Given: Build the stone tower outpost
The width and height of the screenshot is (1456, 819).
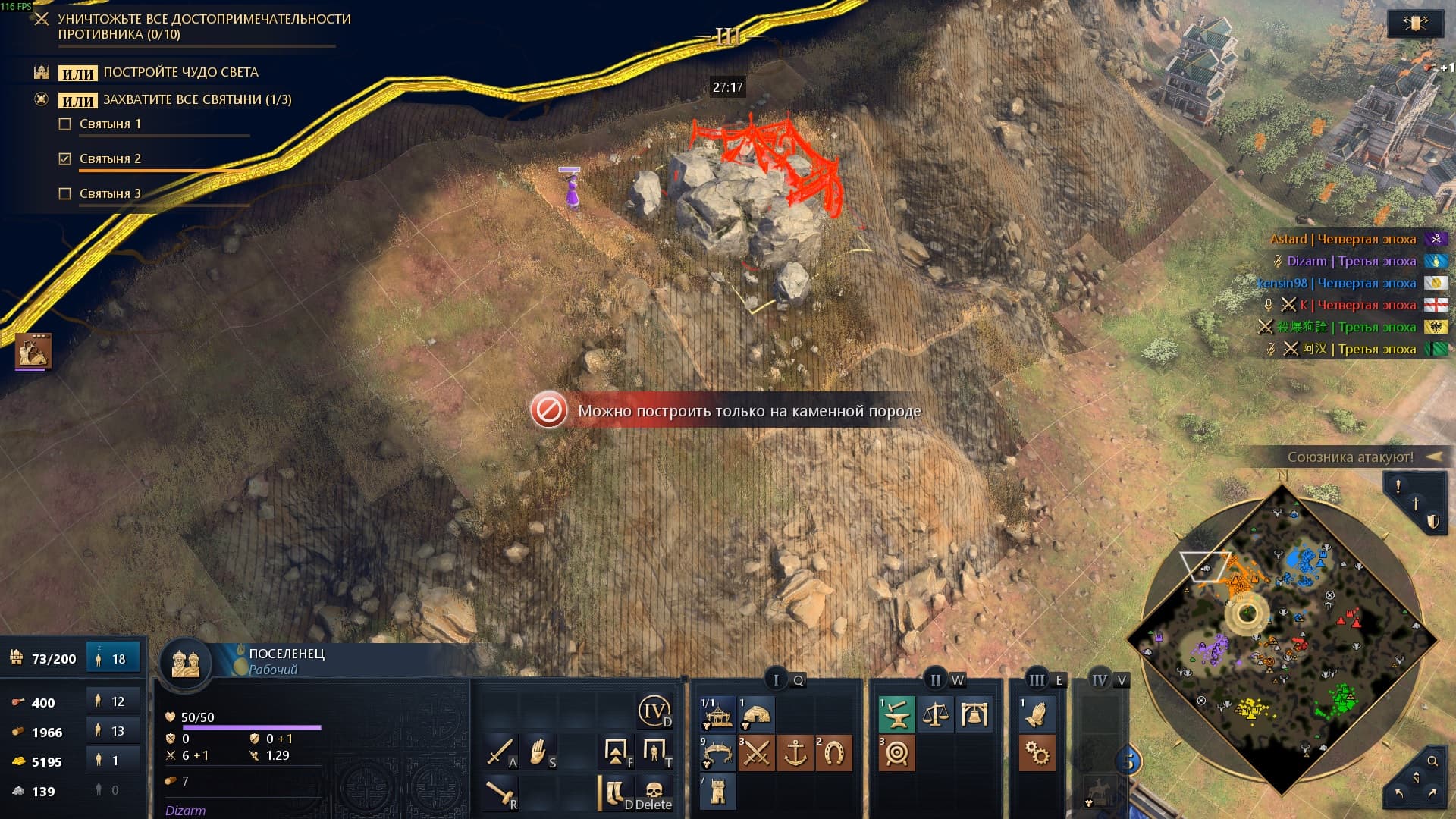Looking at the screenshot, I should [717, 792].
